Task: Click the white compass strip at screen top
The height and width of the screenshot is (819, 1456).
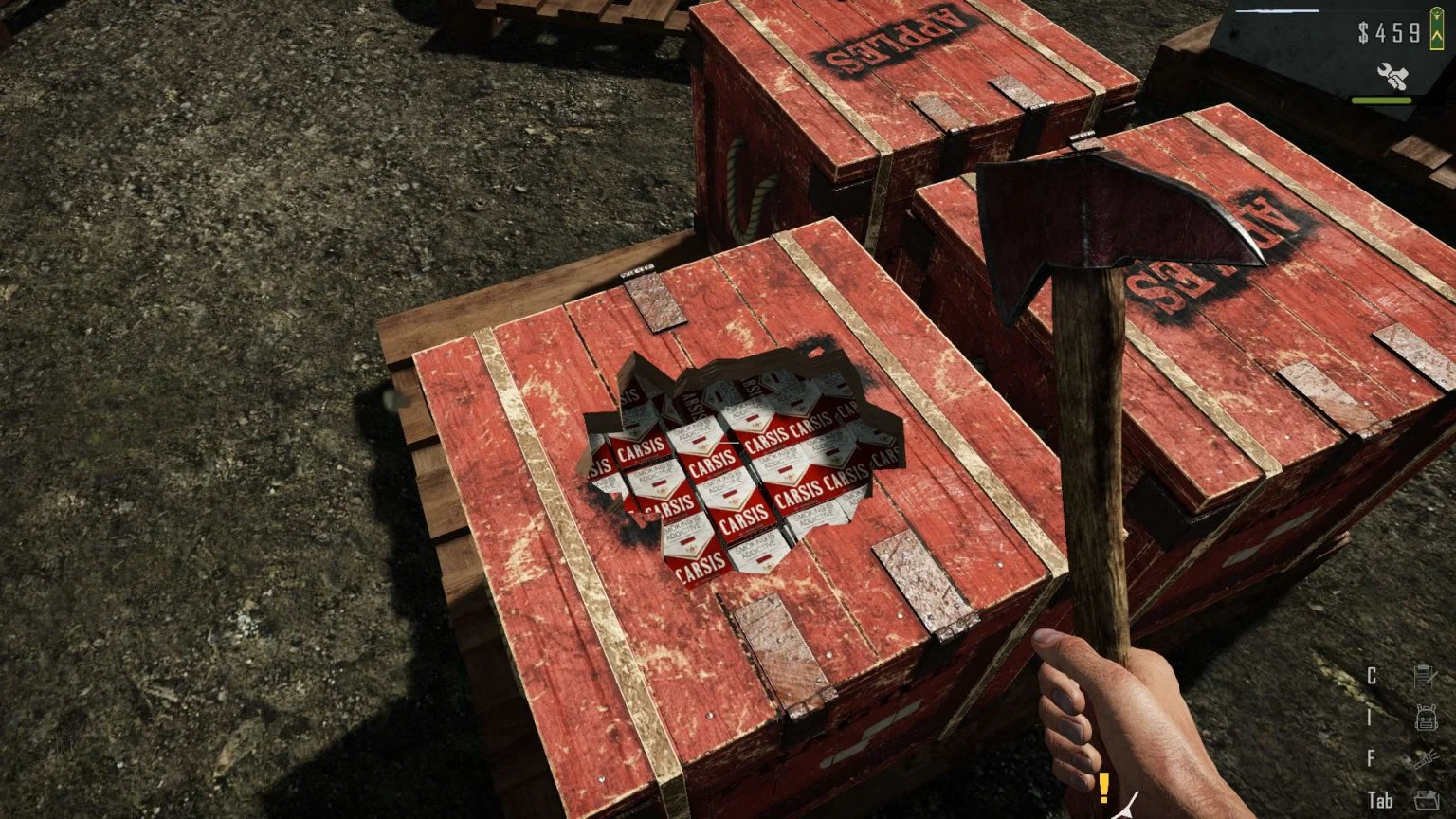Action: coord(1277,11)
